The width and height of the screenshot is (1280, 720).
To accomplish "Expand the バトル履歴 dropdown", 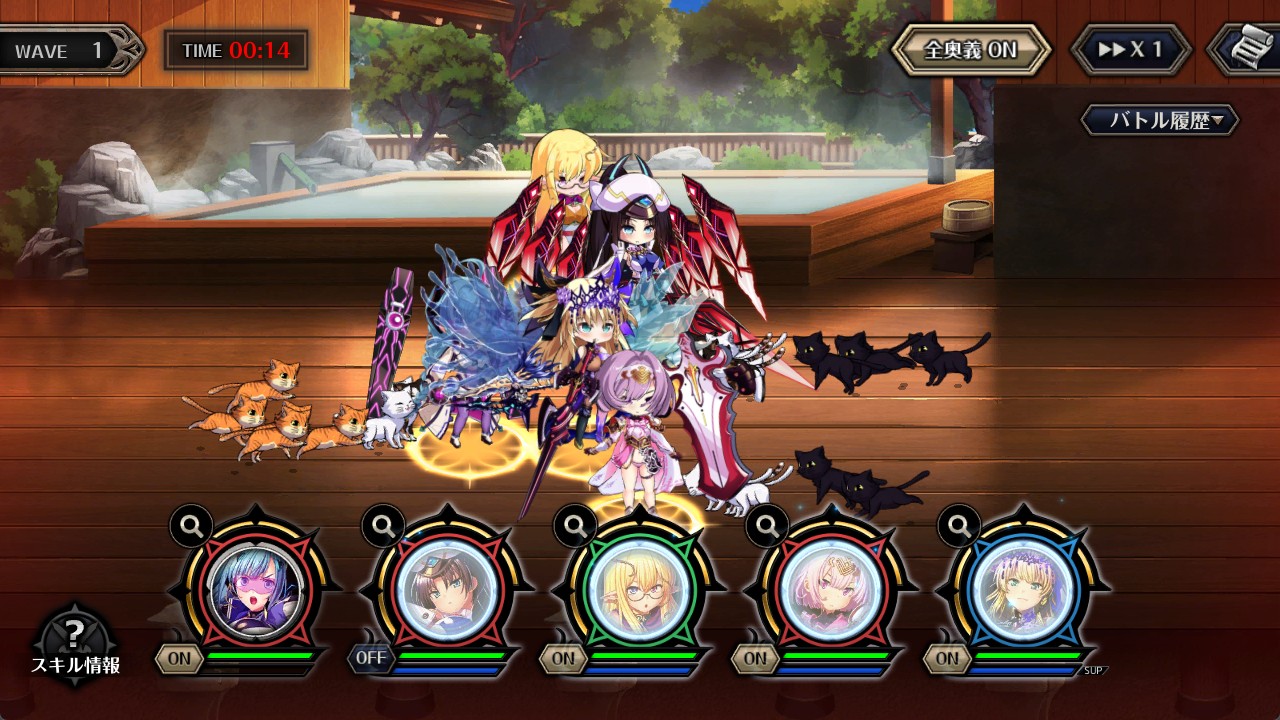I will 1160,121.
